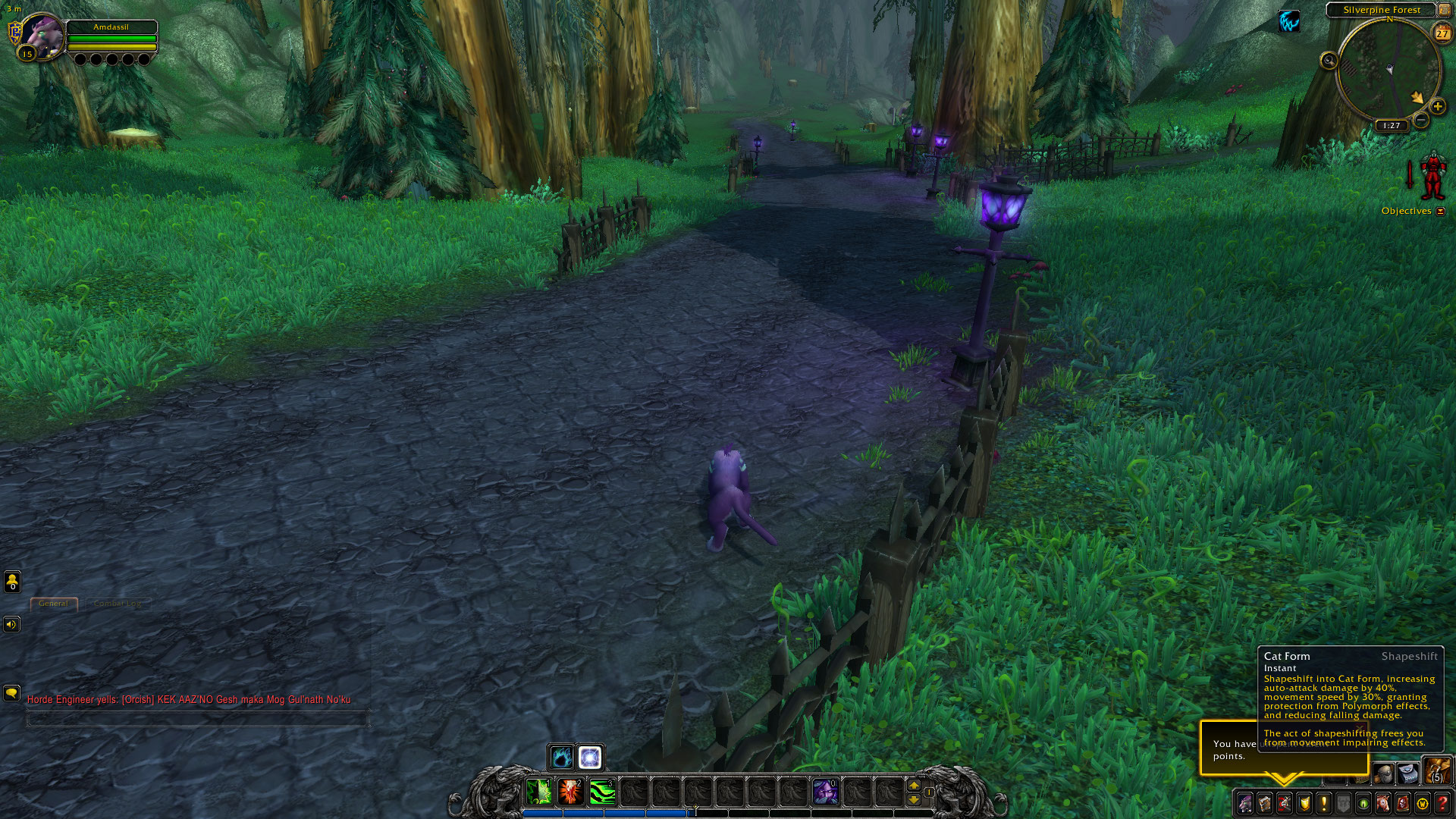
Task: Open the calendar showing day 27
Action: click(x=1442, y=33)
